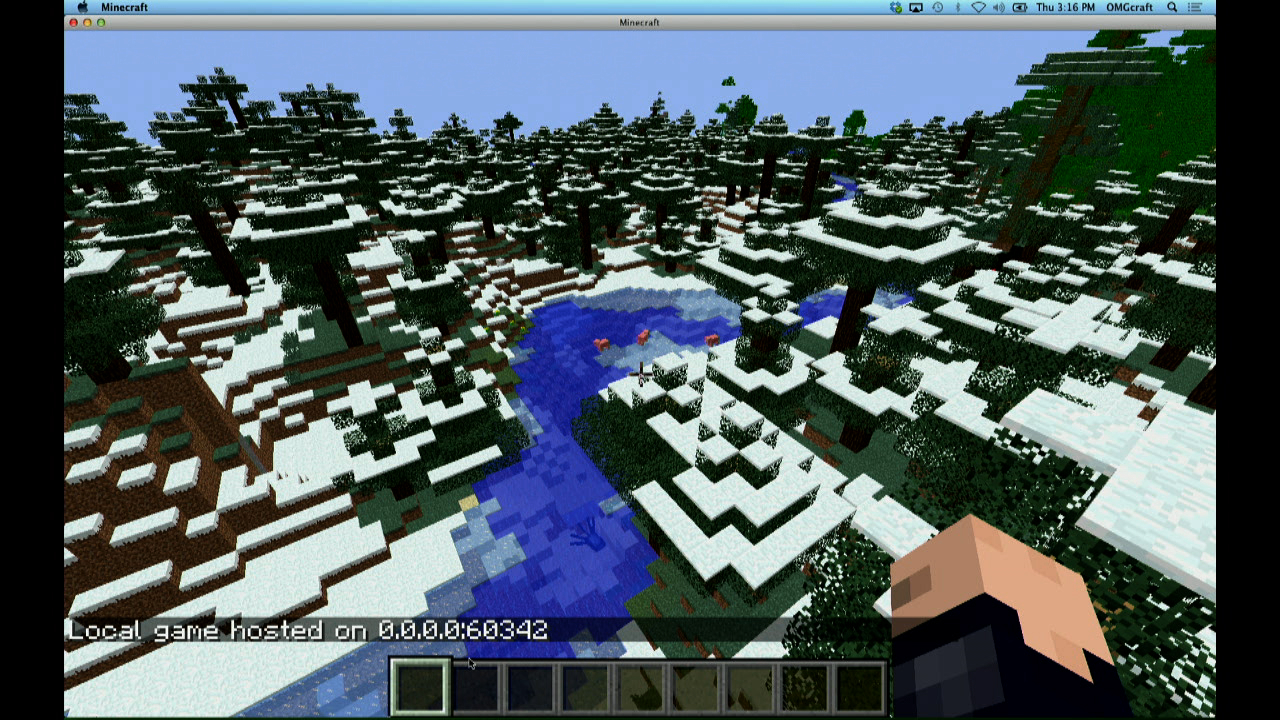1280x720 pixels.
Task: Toggle Wi-Fi via its menu bar icon
Action: point(977,7)
